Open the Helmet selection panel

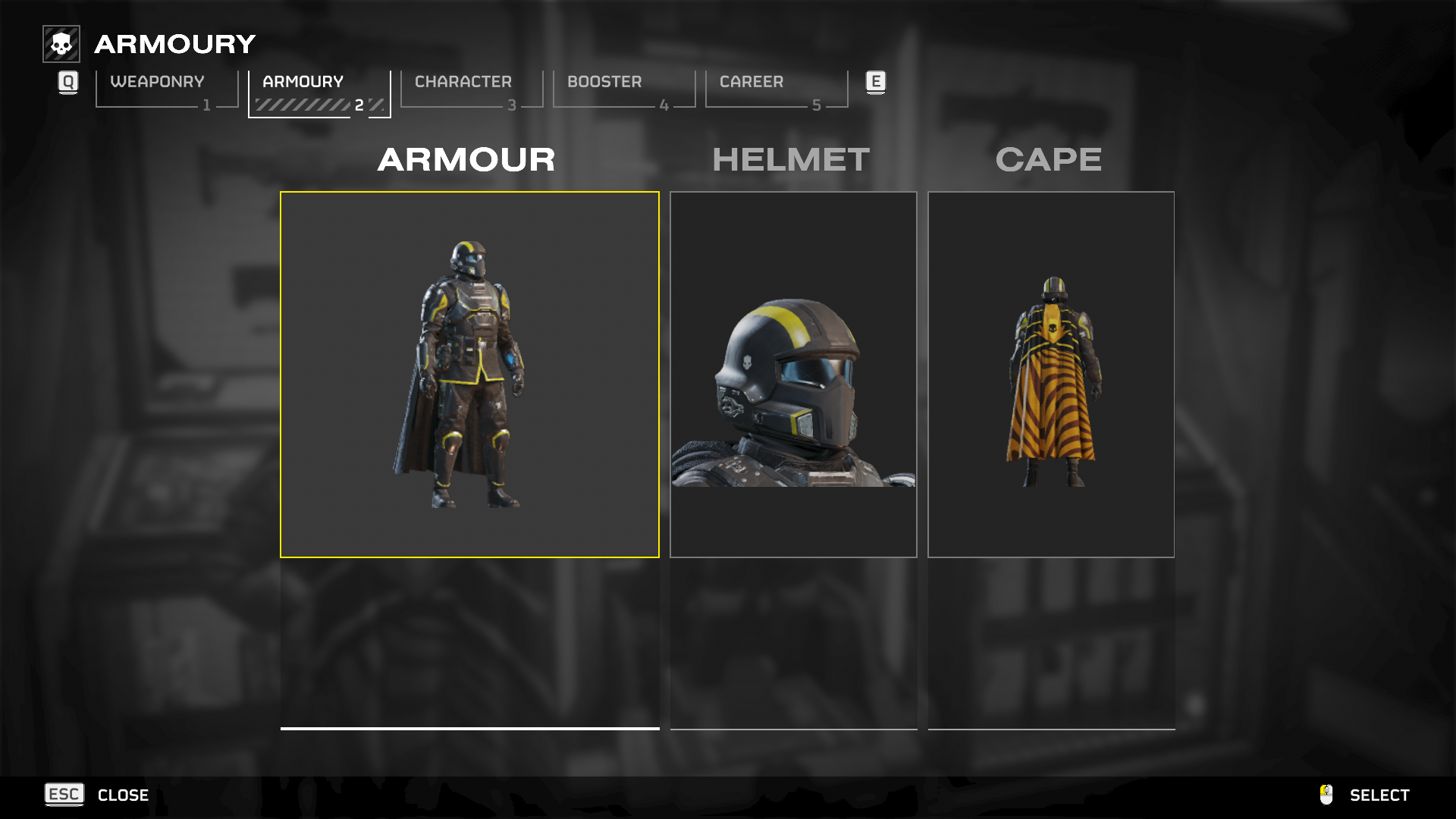pos(793,375)
